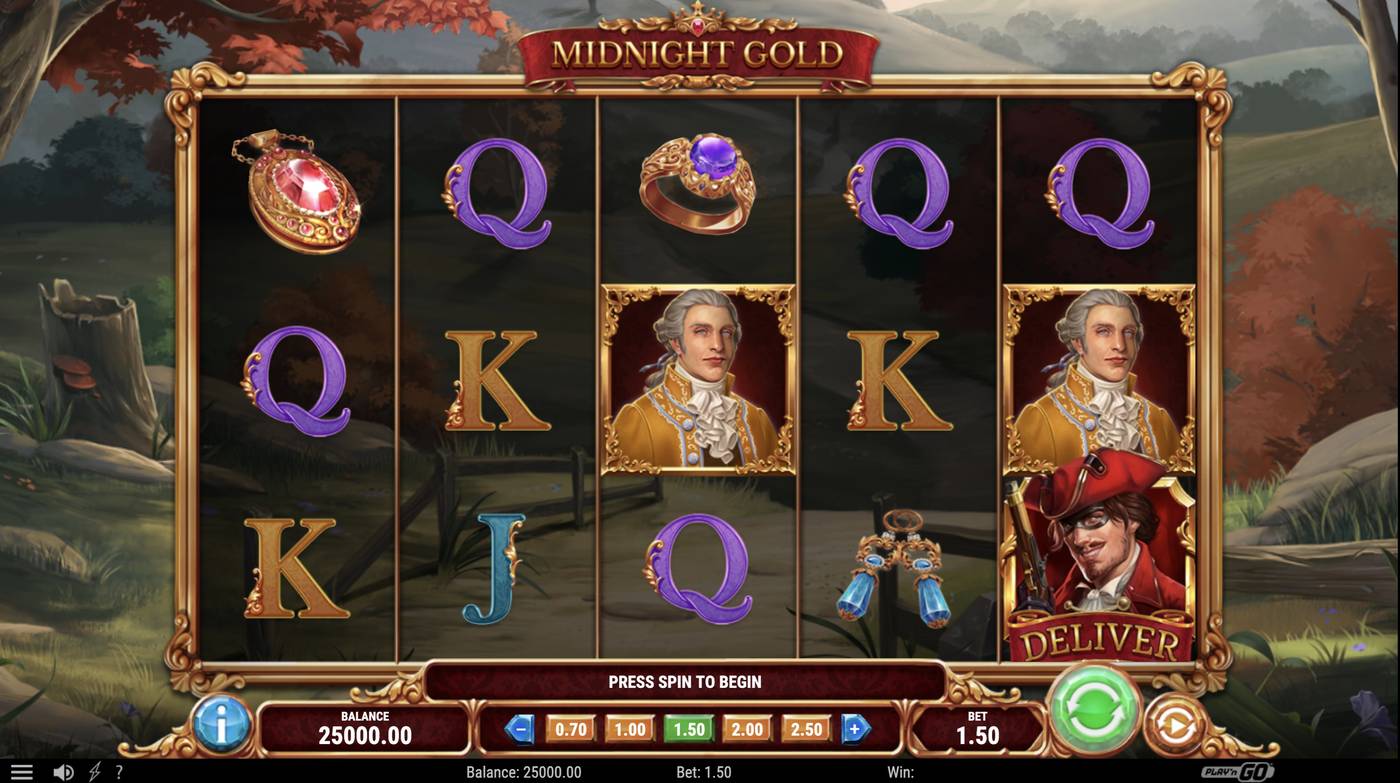The height and width of the screenshot is (783, 1400).
Task: Toggle the lightning quick-spin icon
Action: click(x=93, y=770)
